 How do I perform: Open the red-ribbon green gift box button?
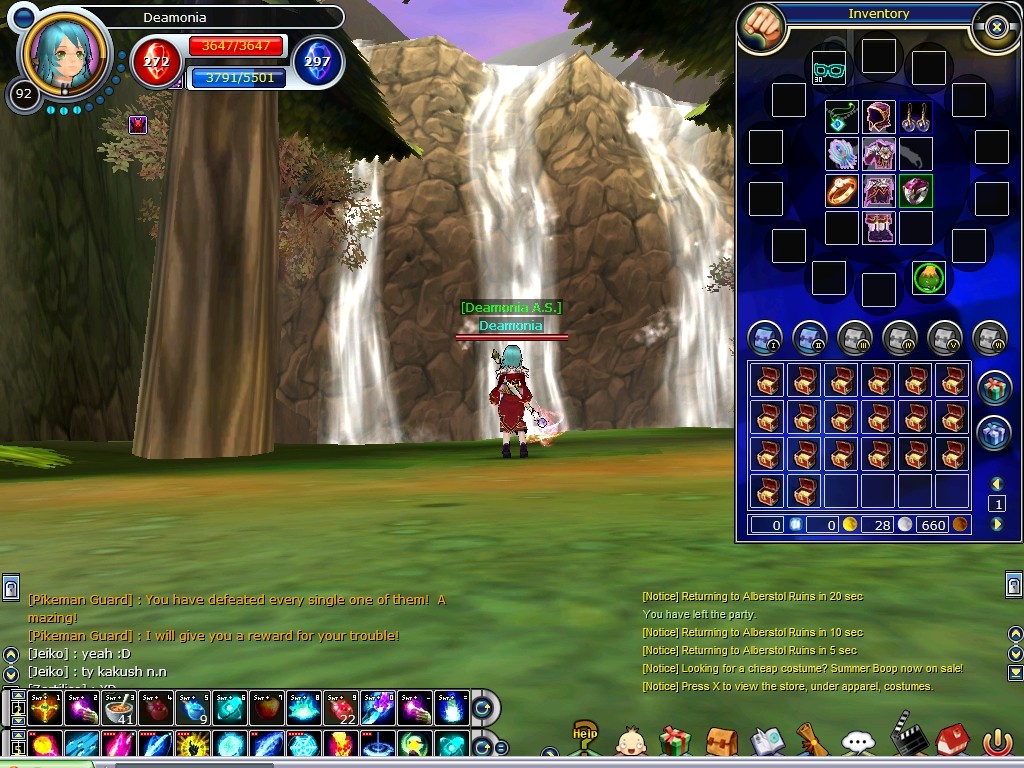click(994, 387)
